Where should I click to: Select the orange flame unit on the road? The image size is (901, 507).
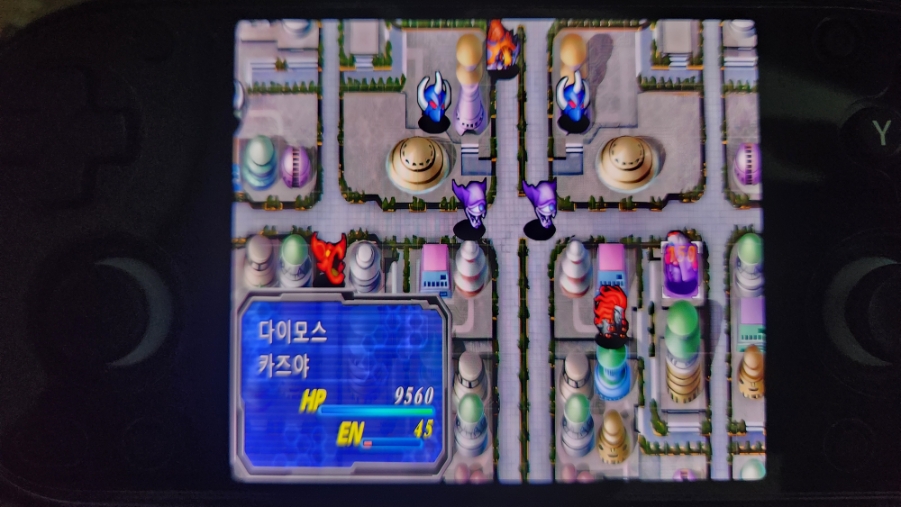tap(500, 47)
